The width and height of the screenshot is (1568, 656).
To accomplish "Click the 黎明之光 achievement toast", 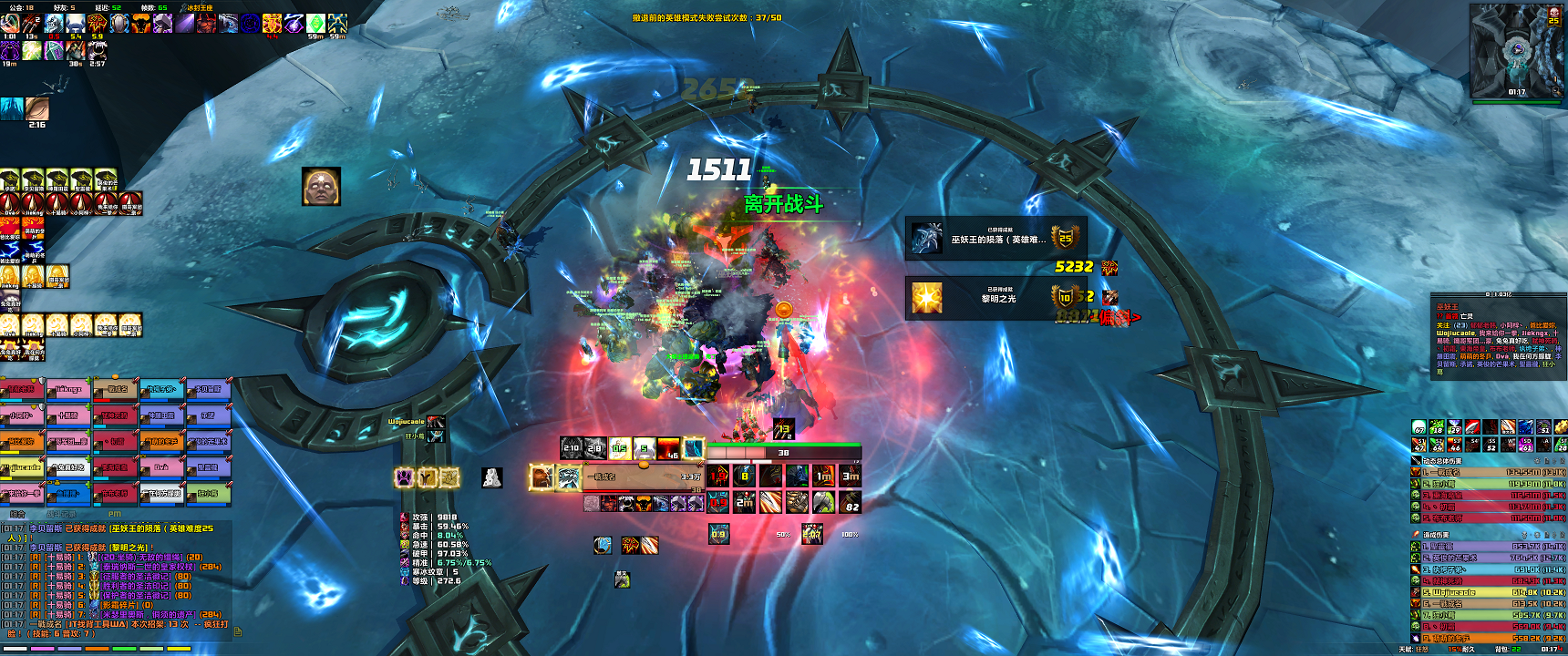I will 995,297.
